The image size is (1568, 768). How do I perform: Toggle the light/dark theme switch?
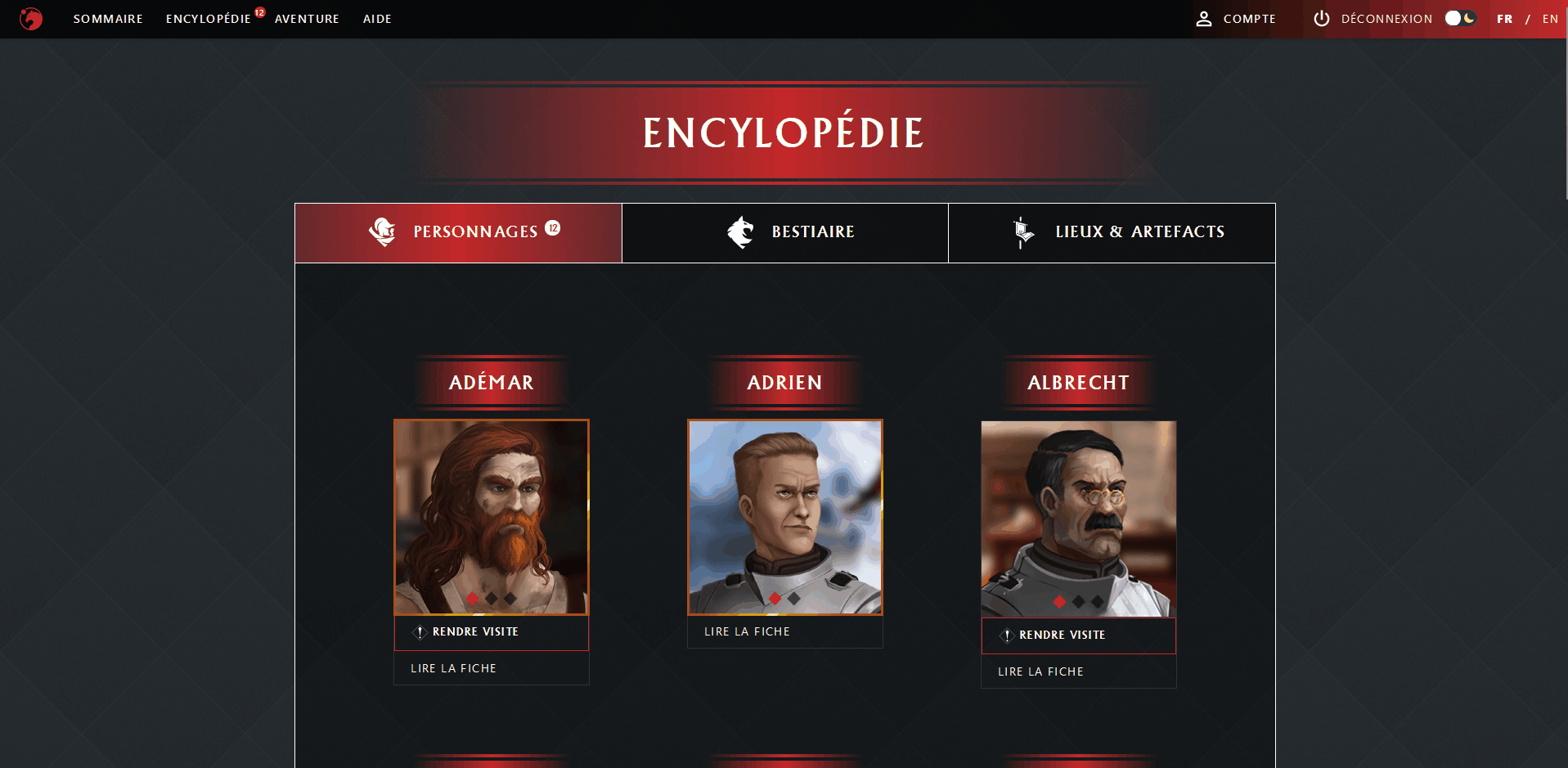(1460, 18)
